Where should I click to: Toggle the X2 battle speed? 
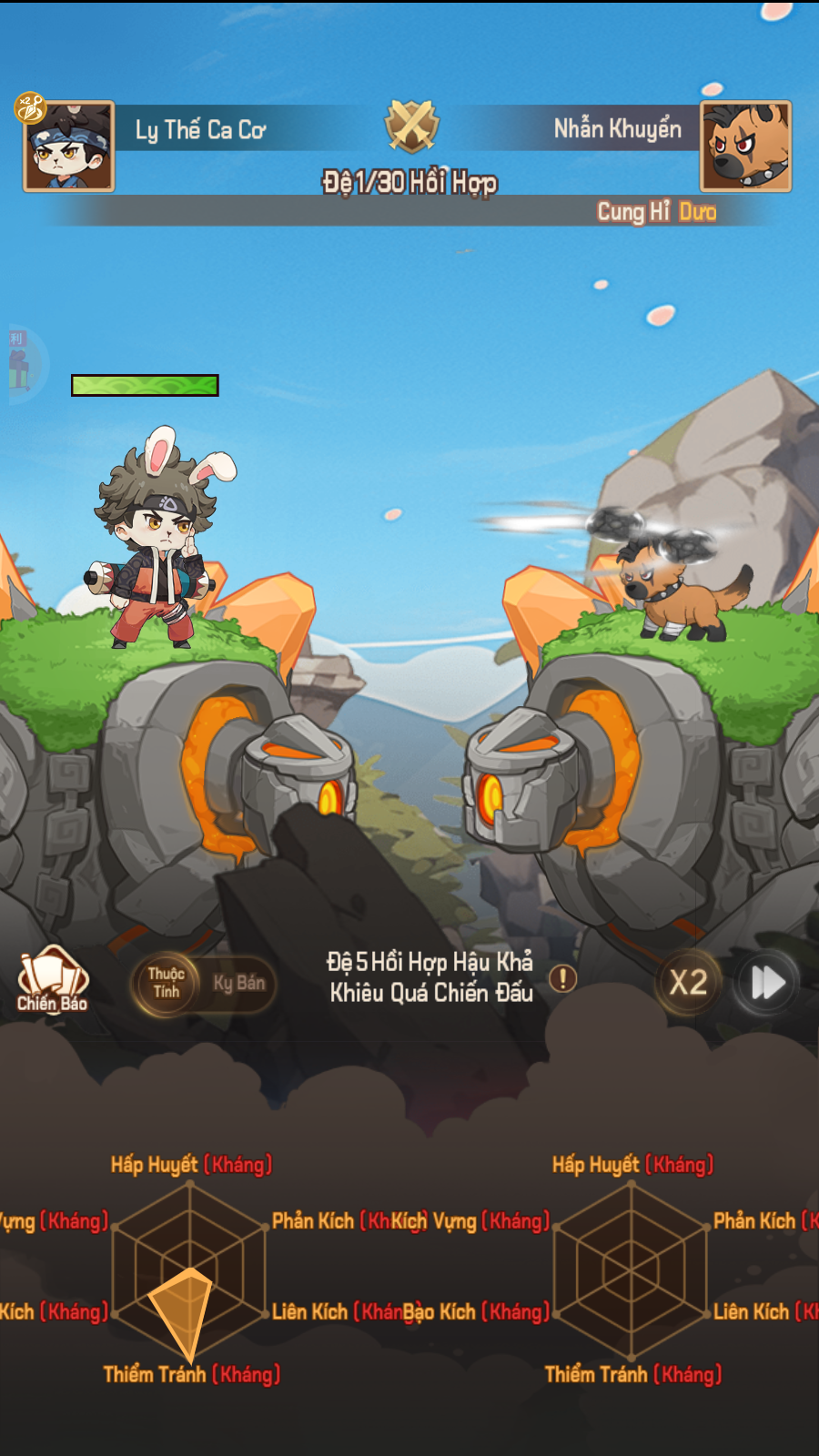click(x=688, y=983)
